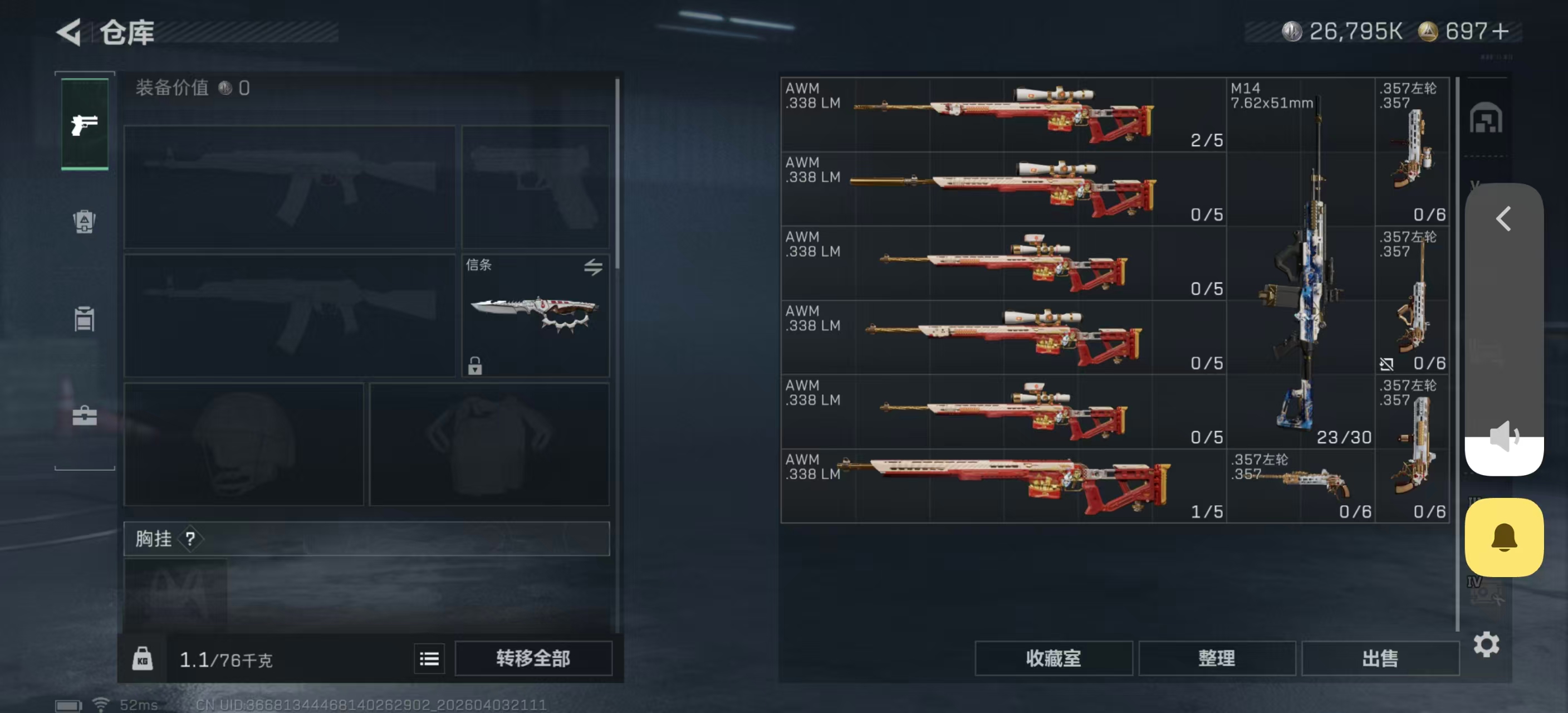The width and height of the screenshot is (1568, 713).
Task: Open the briefcase category tab
Action: tap(85, 416)
